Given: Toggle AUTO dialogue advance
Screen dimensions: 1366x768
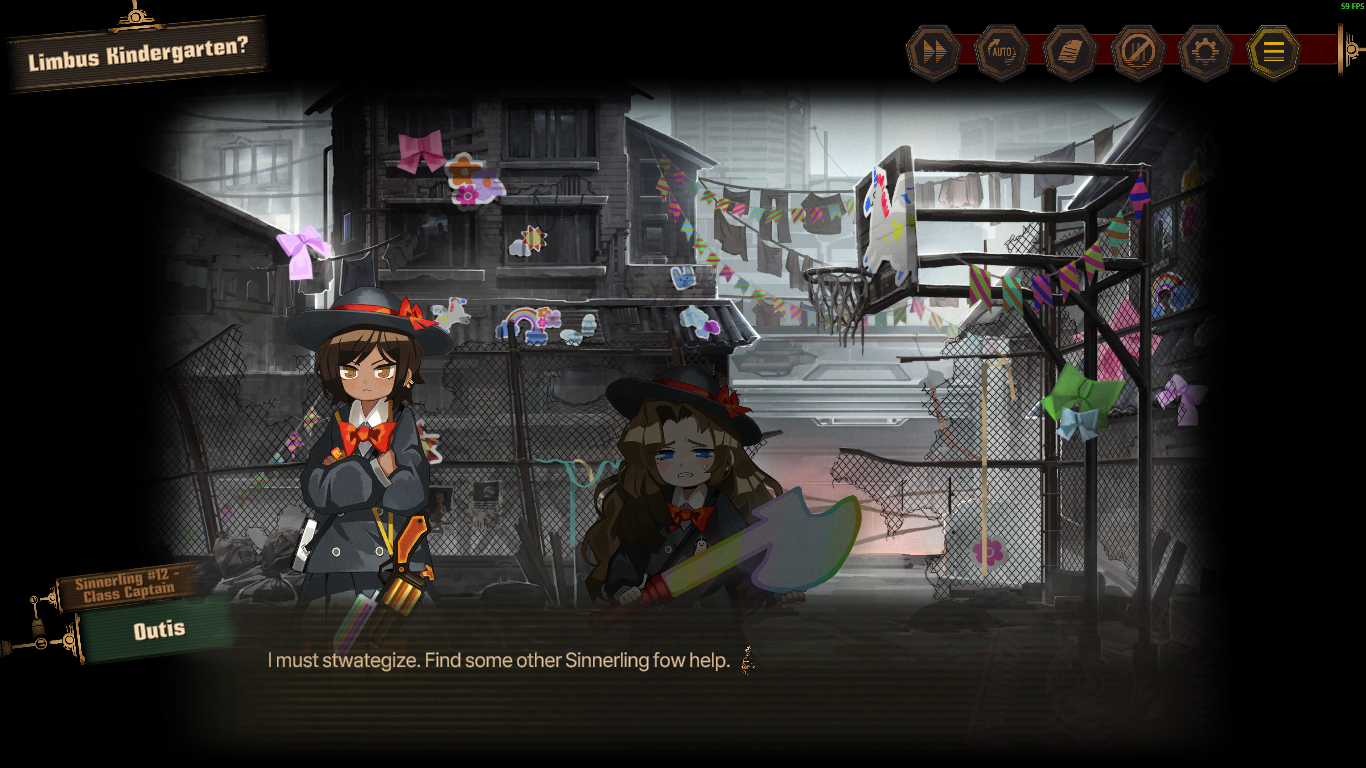Looking at the screenshot, I should [x=1001, y=53].
